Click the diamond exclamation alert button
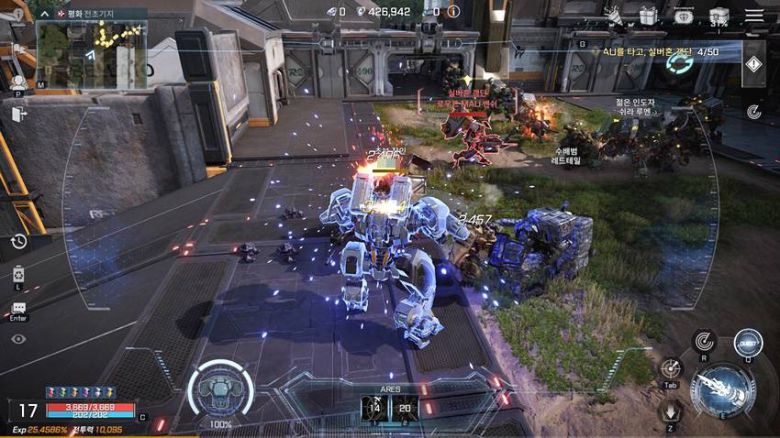The height and width of the screenshot is (438, 780). tap(755, 63)
